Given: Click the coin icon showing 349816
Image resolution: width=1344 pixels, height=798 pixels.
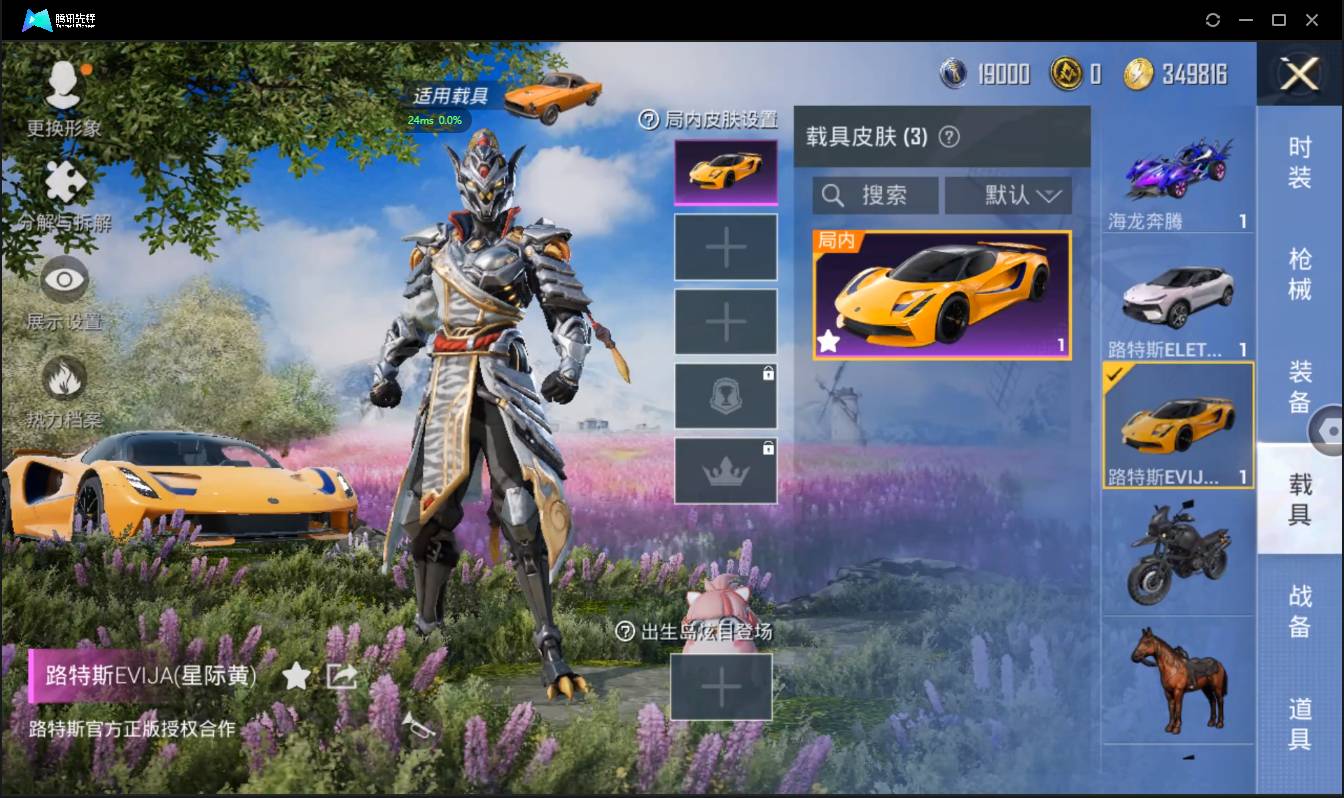Looking at the screenshot, I should pos(1137,73).
